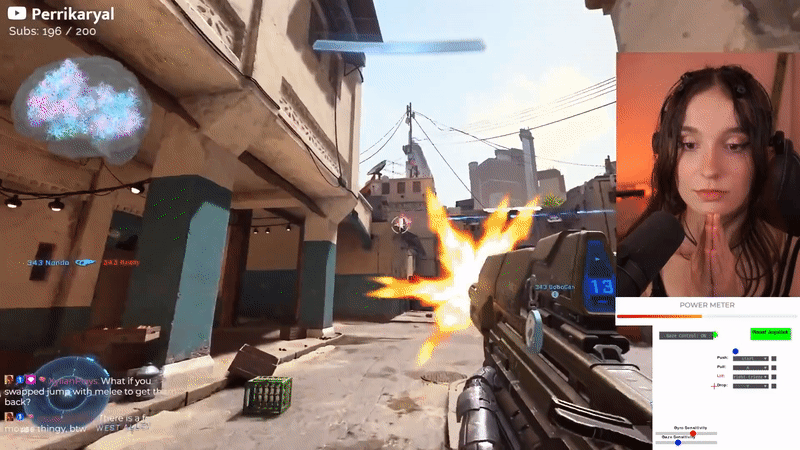Open the Perrikaryal YouTube channel link
The image size is (800, 450).
pos(62,14)
